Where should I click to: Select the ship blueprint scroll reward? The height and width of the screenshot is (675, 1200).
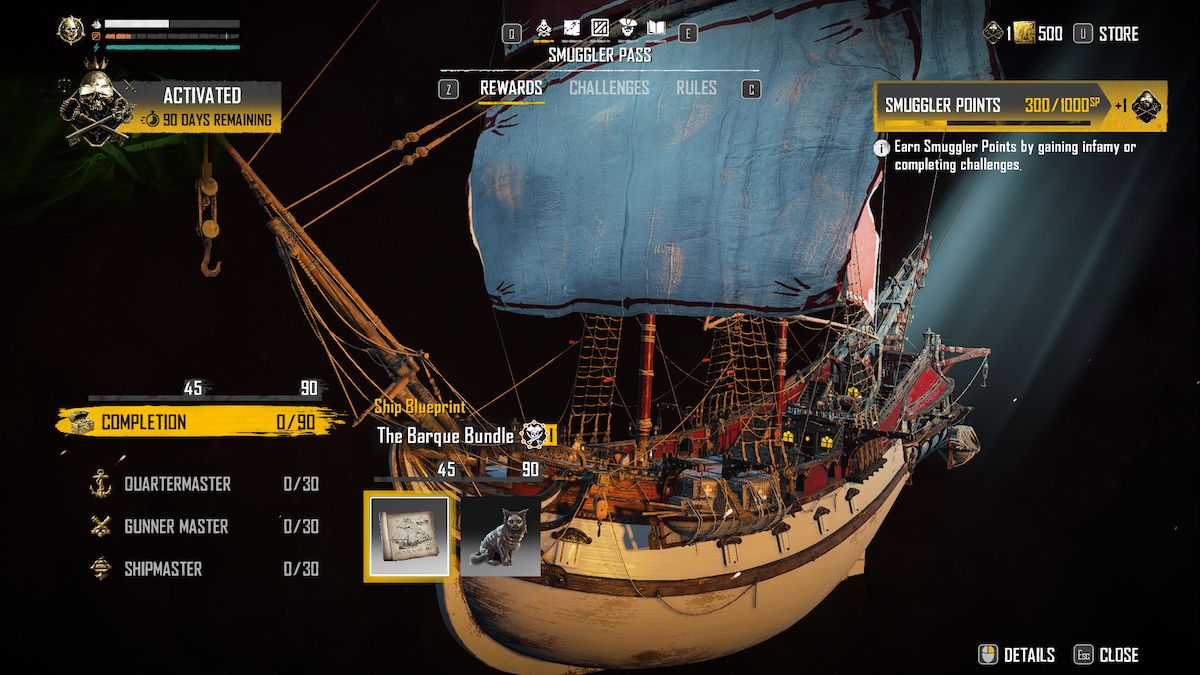tap(408, 538)
